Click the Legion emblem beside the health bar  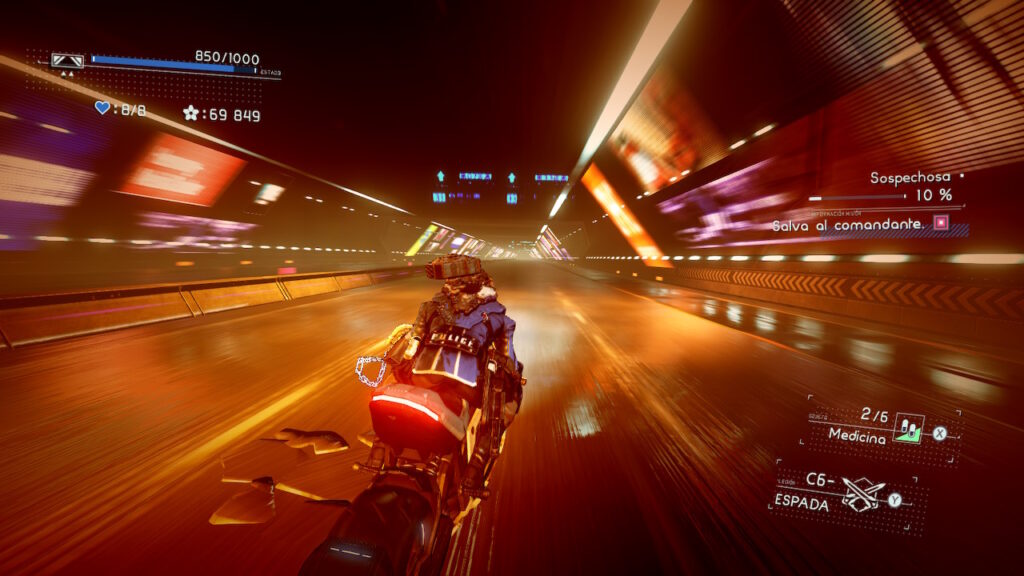tap(67, 61)
